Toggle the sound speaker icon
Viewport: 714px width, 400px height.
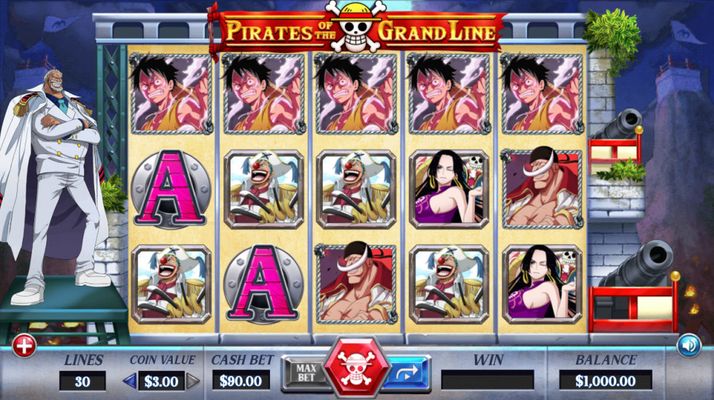(x=688, y=346)
